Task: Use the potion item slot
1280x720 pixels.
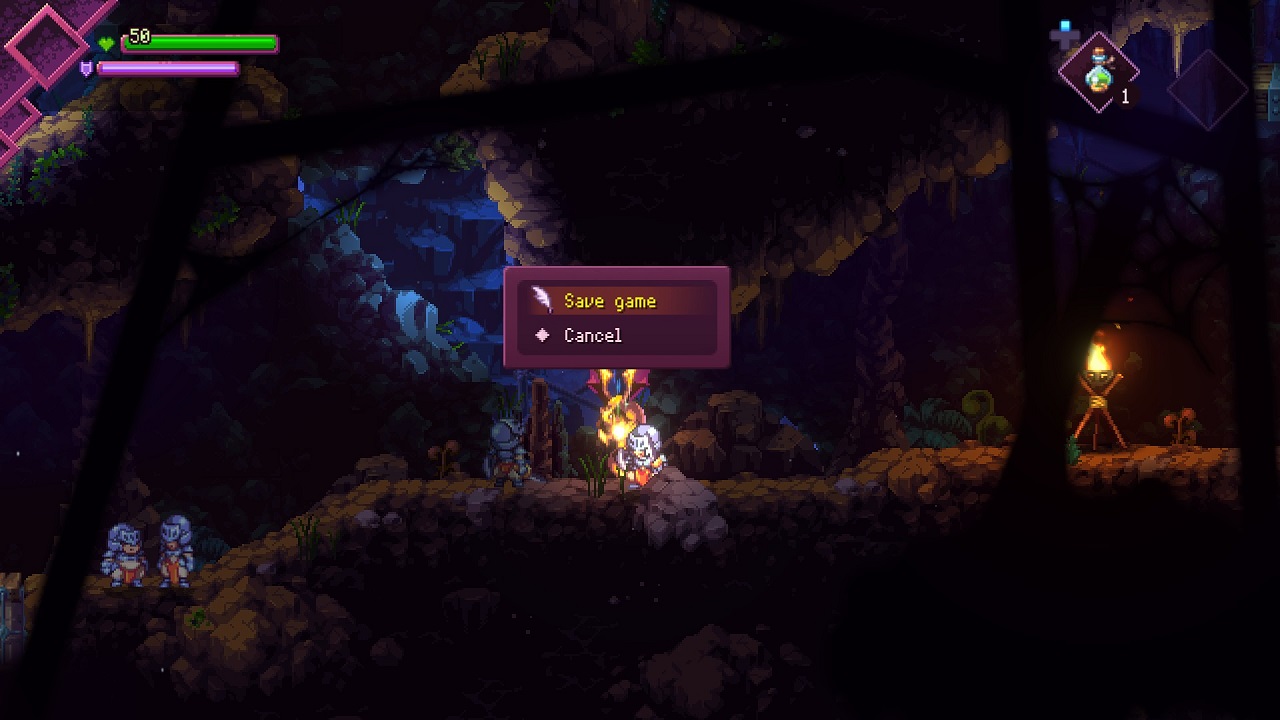Action: point(1099,73)
